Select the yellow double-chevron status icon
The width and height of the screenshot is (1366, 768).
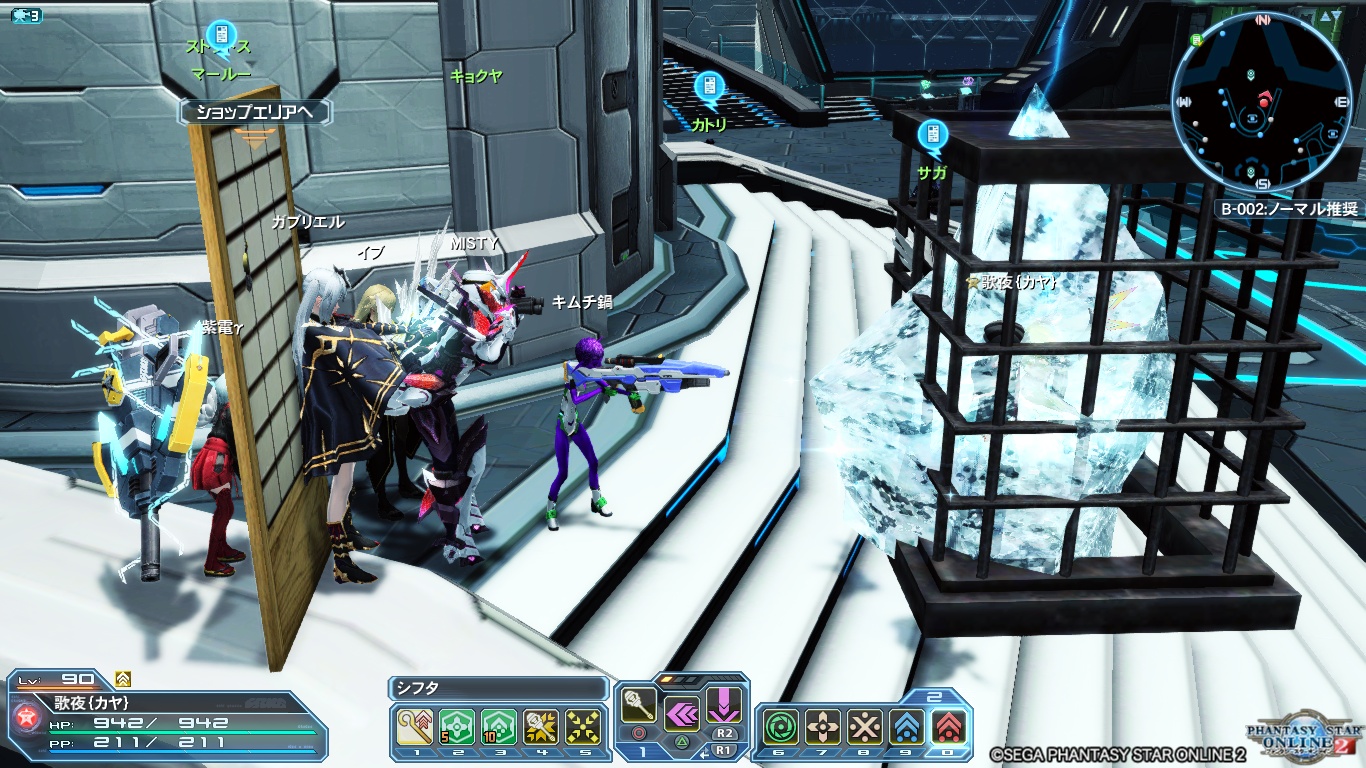pyautogui.click(x=123, y=679)
